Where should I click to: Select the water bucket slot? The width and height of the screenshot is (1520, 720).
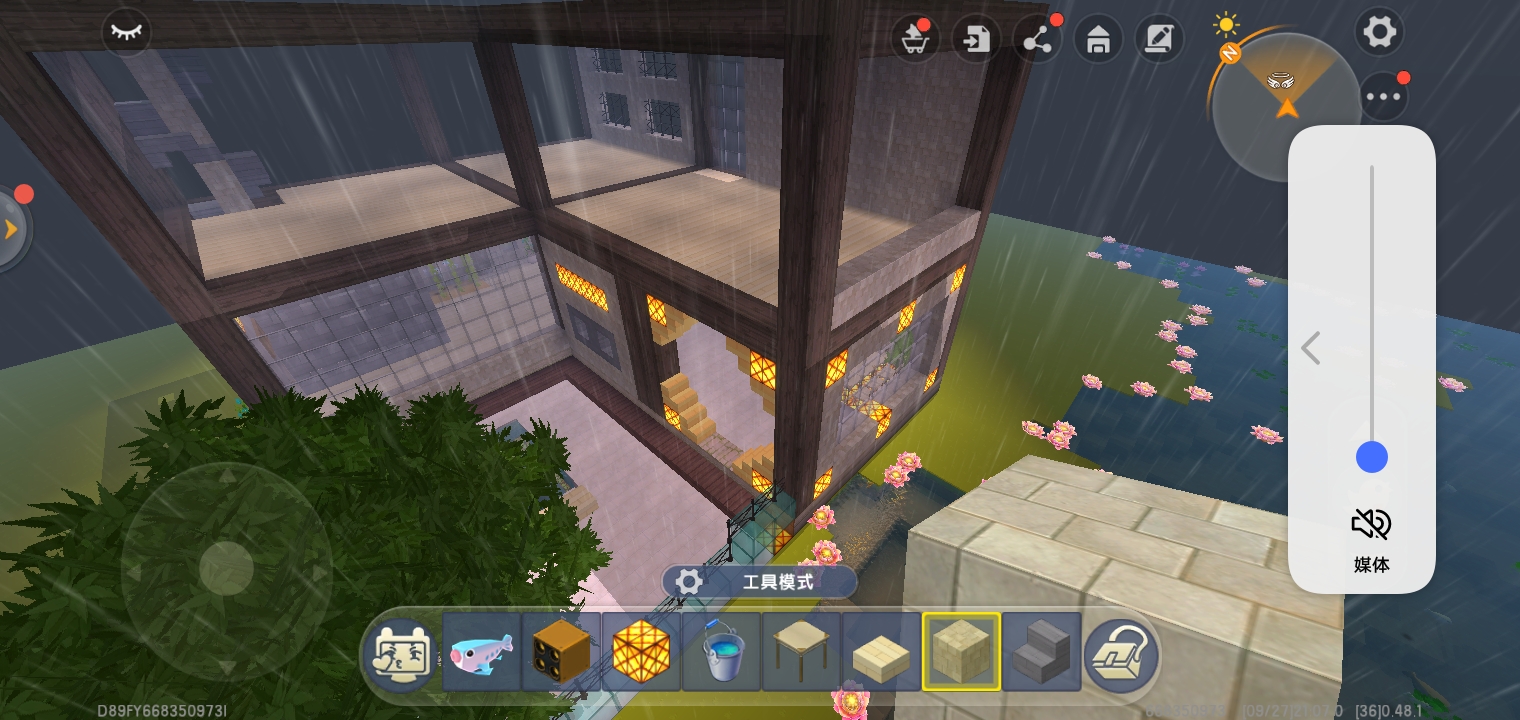click(721, 652)
